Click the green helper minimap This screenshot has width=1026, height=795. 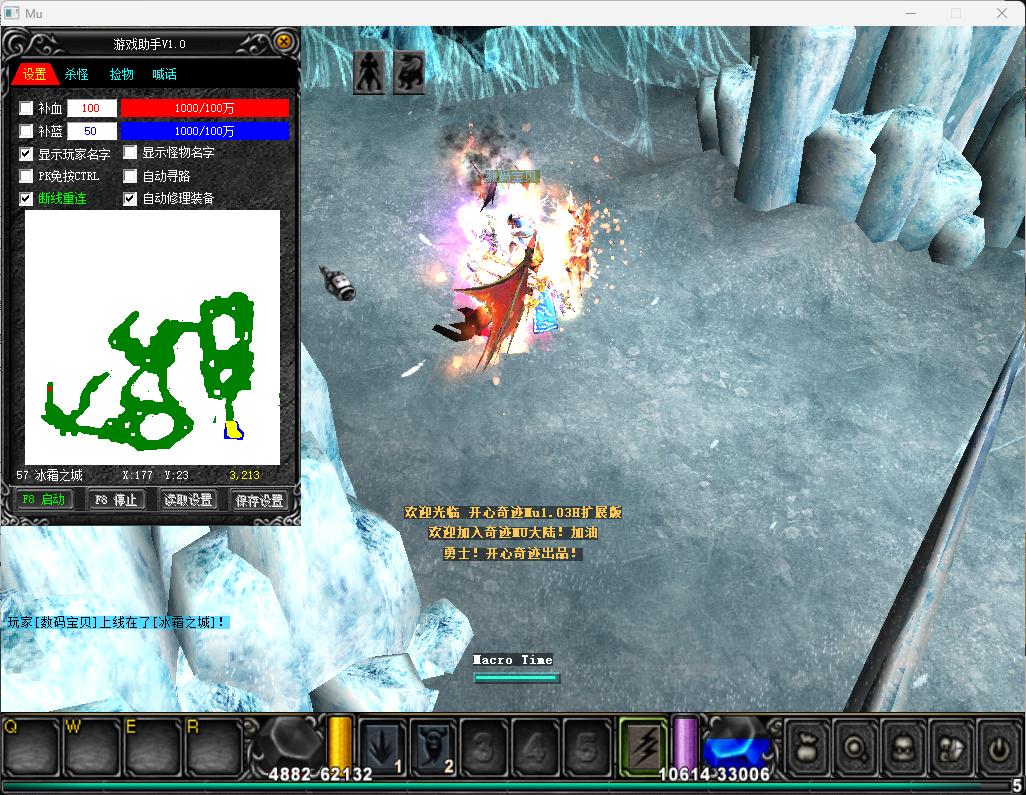tap(152, 337)
